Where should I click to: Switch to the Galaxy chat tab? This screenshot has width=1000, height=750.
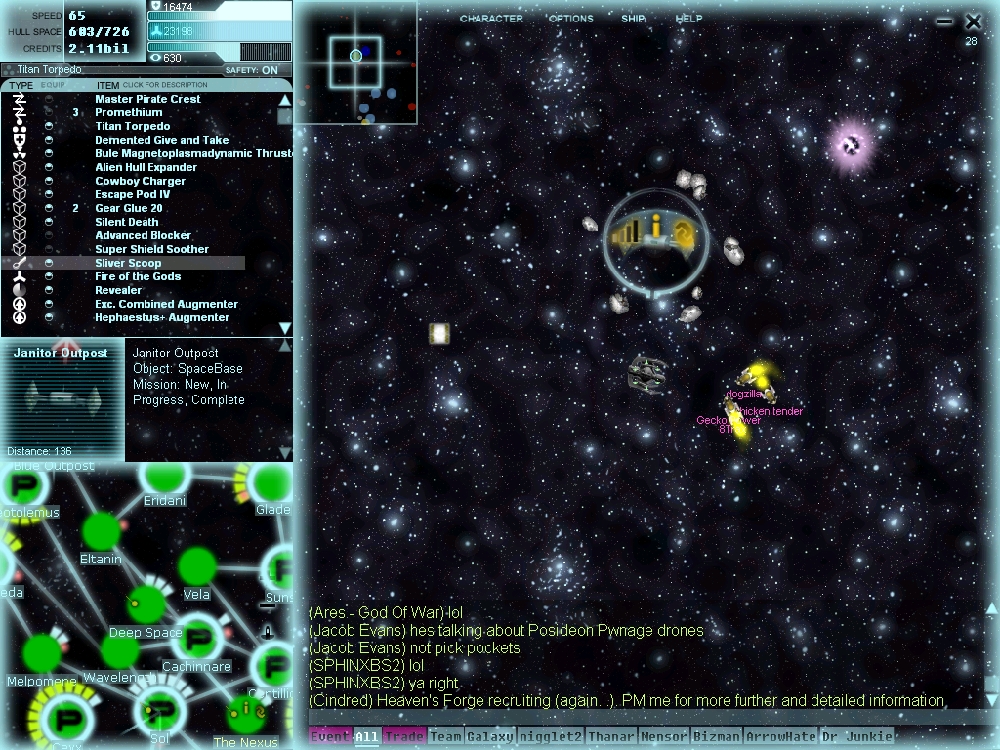point(490,737)
